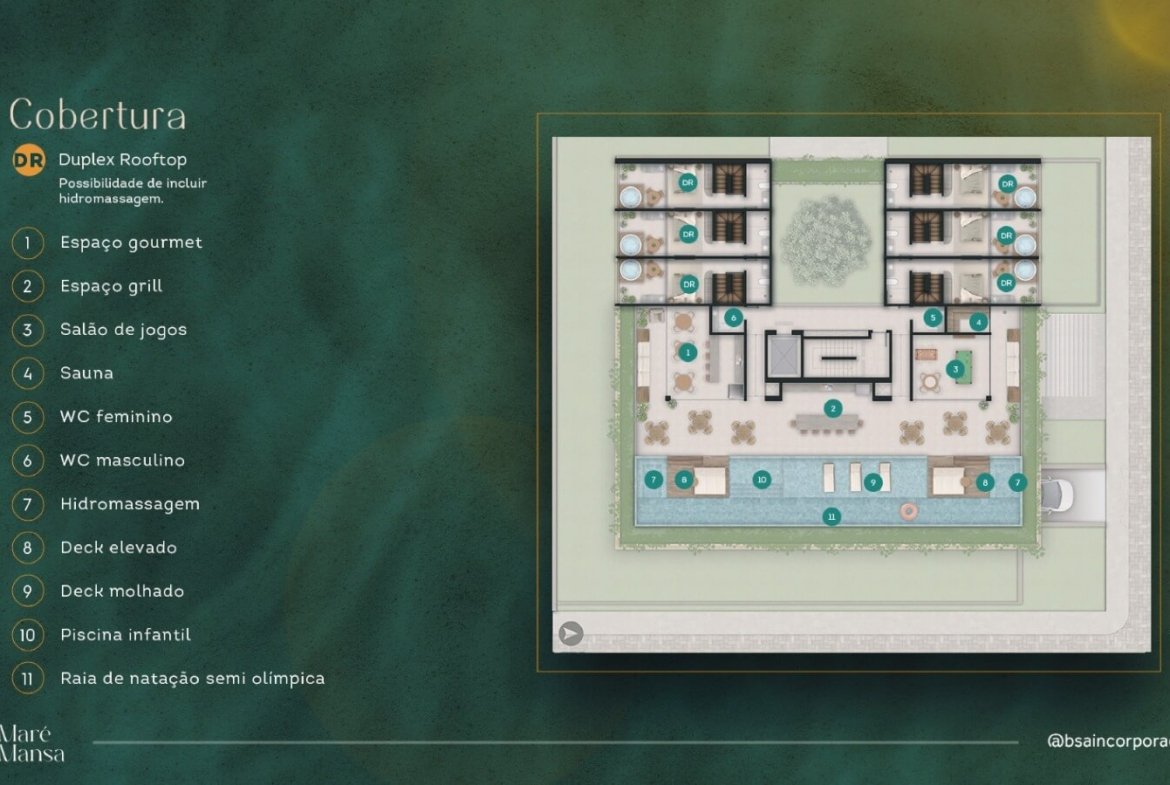This screenshot has height=785, width=1170.
Task: Click marker 11 in the swimming lane
Action: pos(831,516)
